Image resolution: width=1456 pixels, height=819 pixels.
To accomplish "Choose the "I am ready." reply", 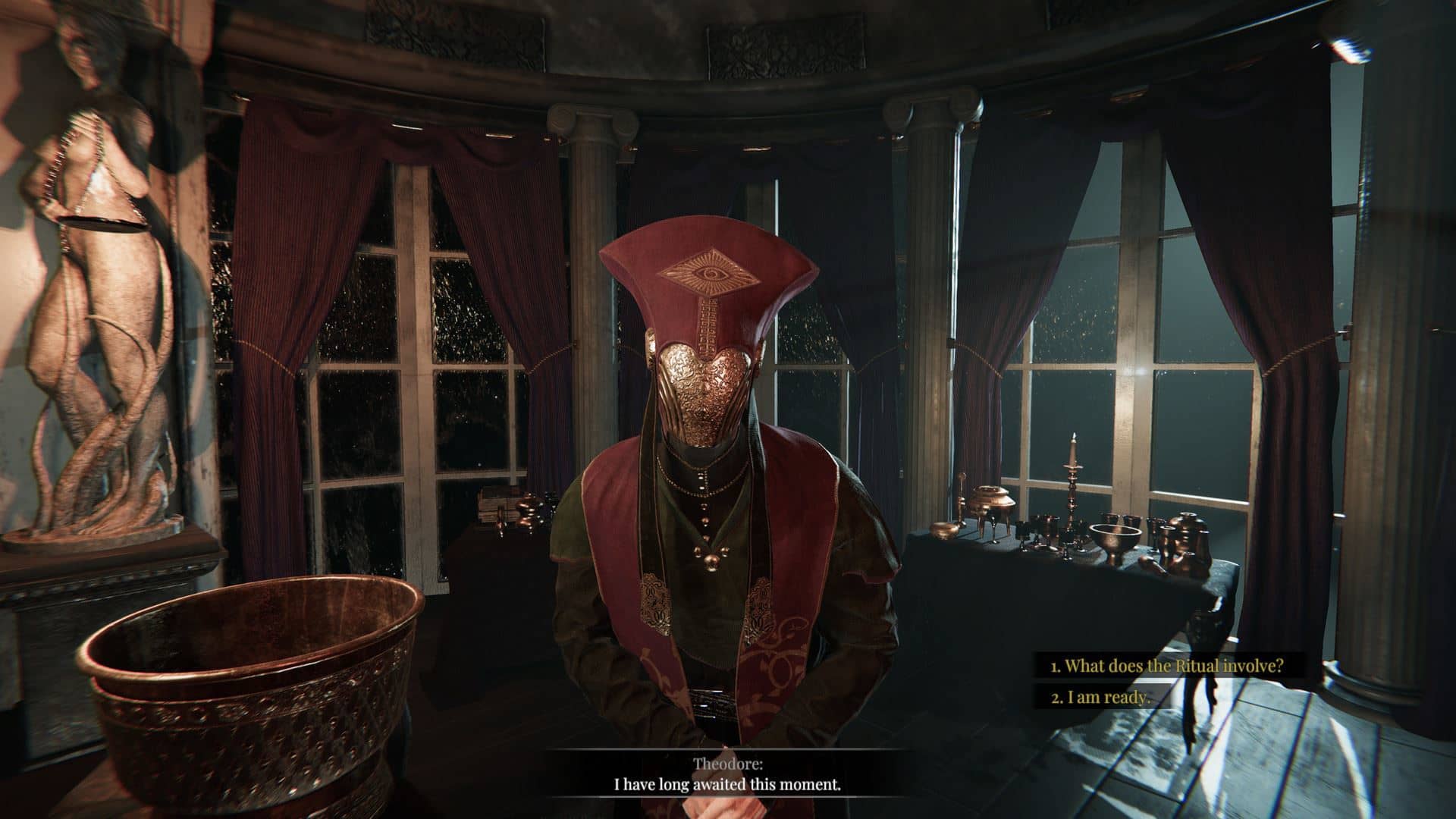I will [1100, 698].
